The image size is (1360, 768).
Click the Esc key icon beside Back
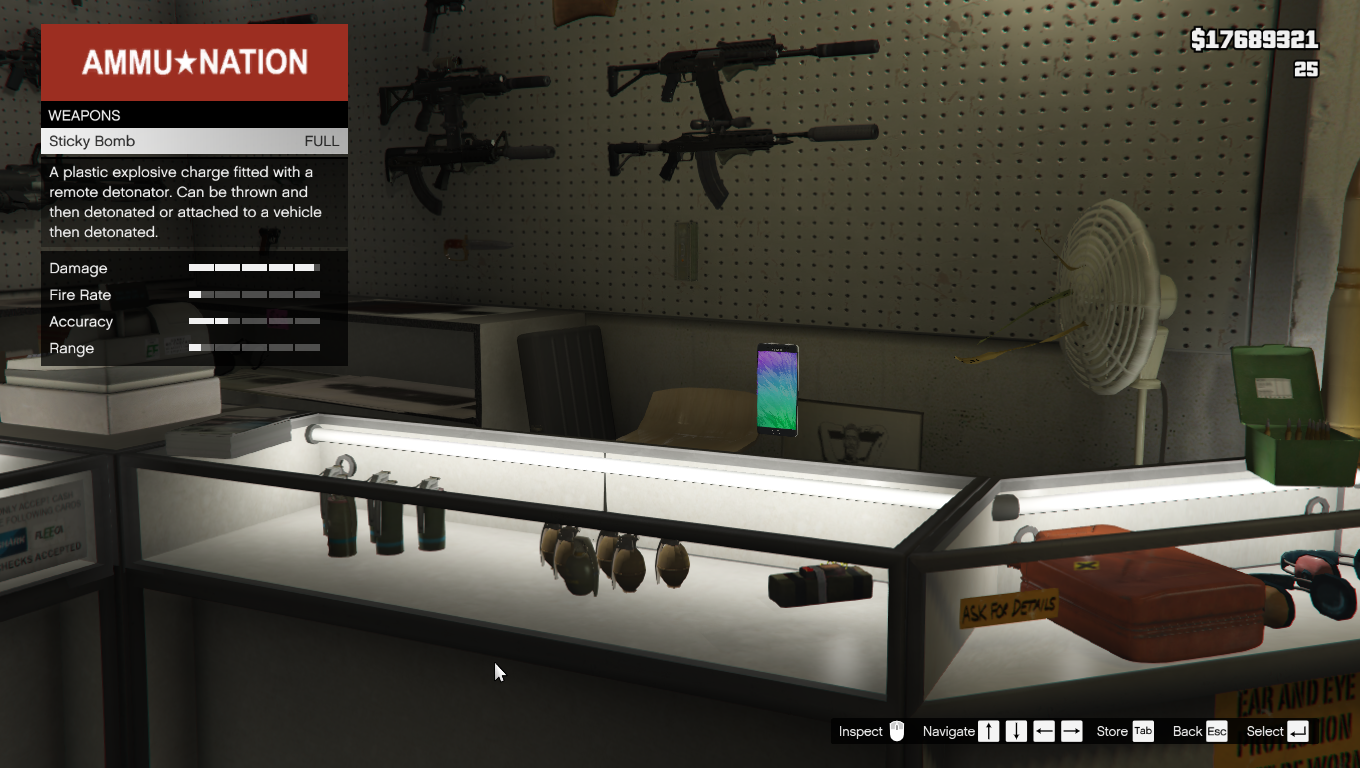pyautogui.click(x=1219, y=731)
